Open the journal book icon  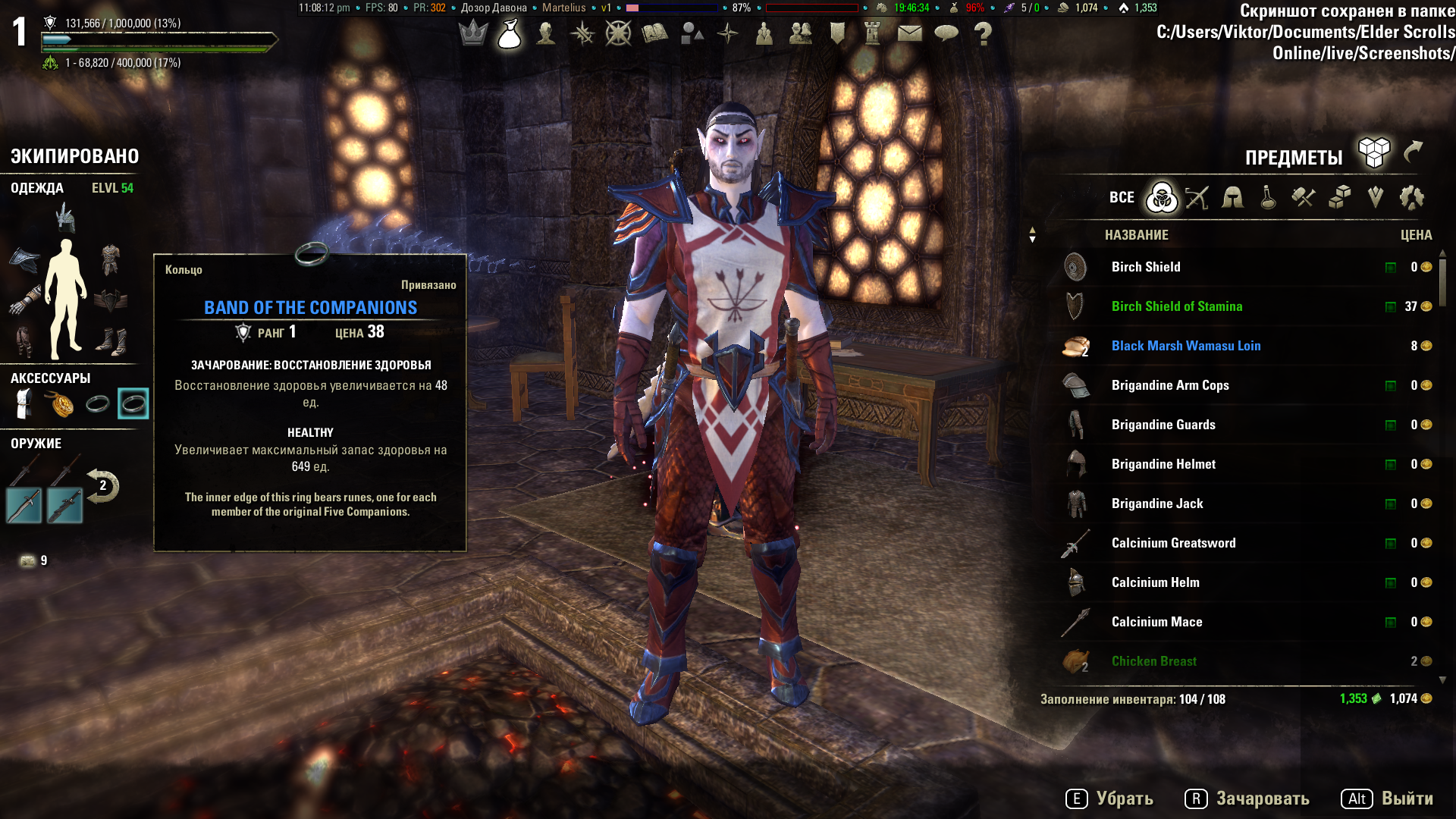tap(654, 33)
